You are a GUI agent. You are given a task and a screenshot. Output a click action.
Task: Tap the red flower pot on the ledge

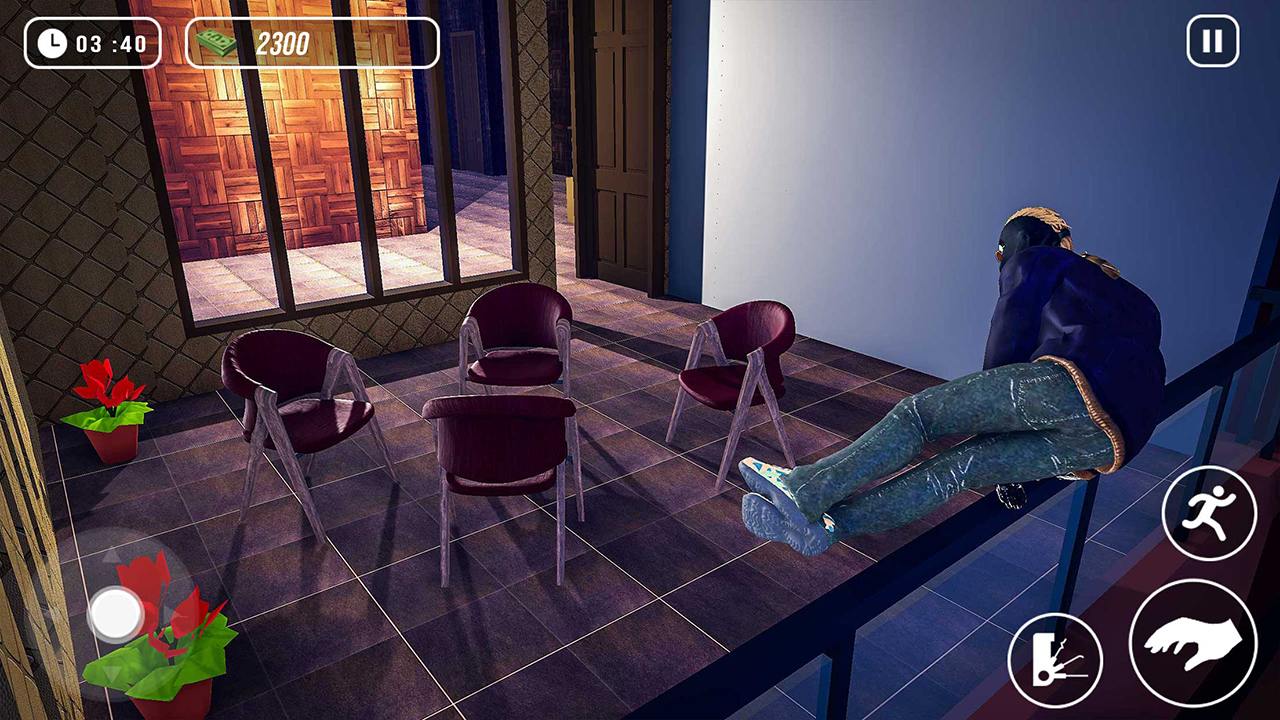point(110,415)
